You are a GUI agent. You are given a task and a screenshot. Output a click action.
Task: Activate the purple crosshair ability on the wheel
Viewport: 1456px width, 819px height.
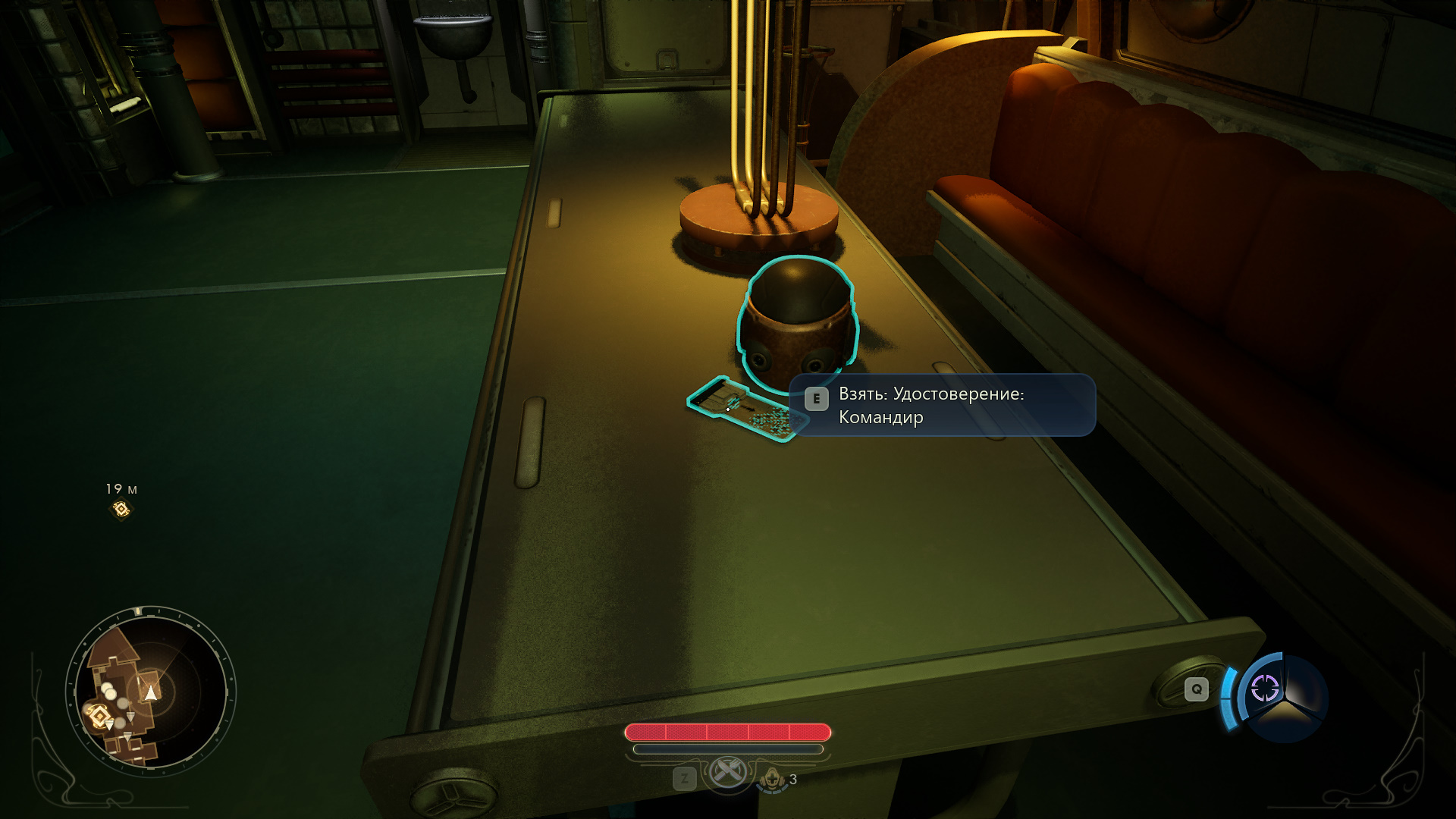click(1264, 688)
